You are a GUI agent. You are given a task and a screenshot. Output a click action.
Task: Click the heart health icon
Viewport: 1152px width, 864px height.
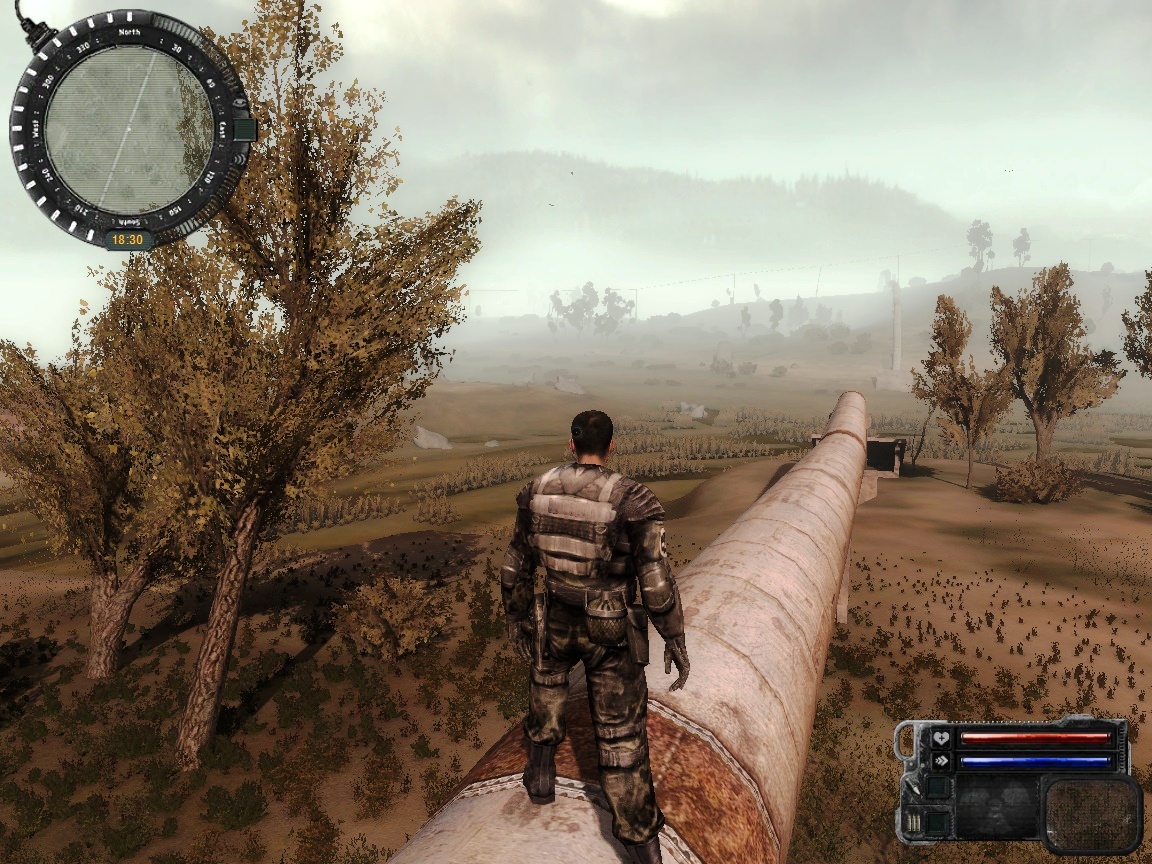(x=940, y=739)
